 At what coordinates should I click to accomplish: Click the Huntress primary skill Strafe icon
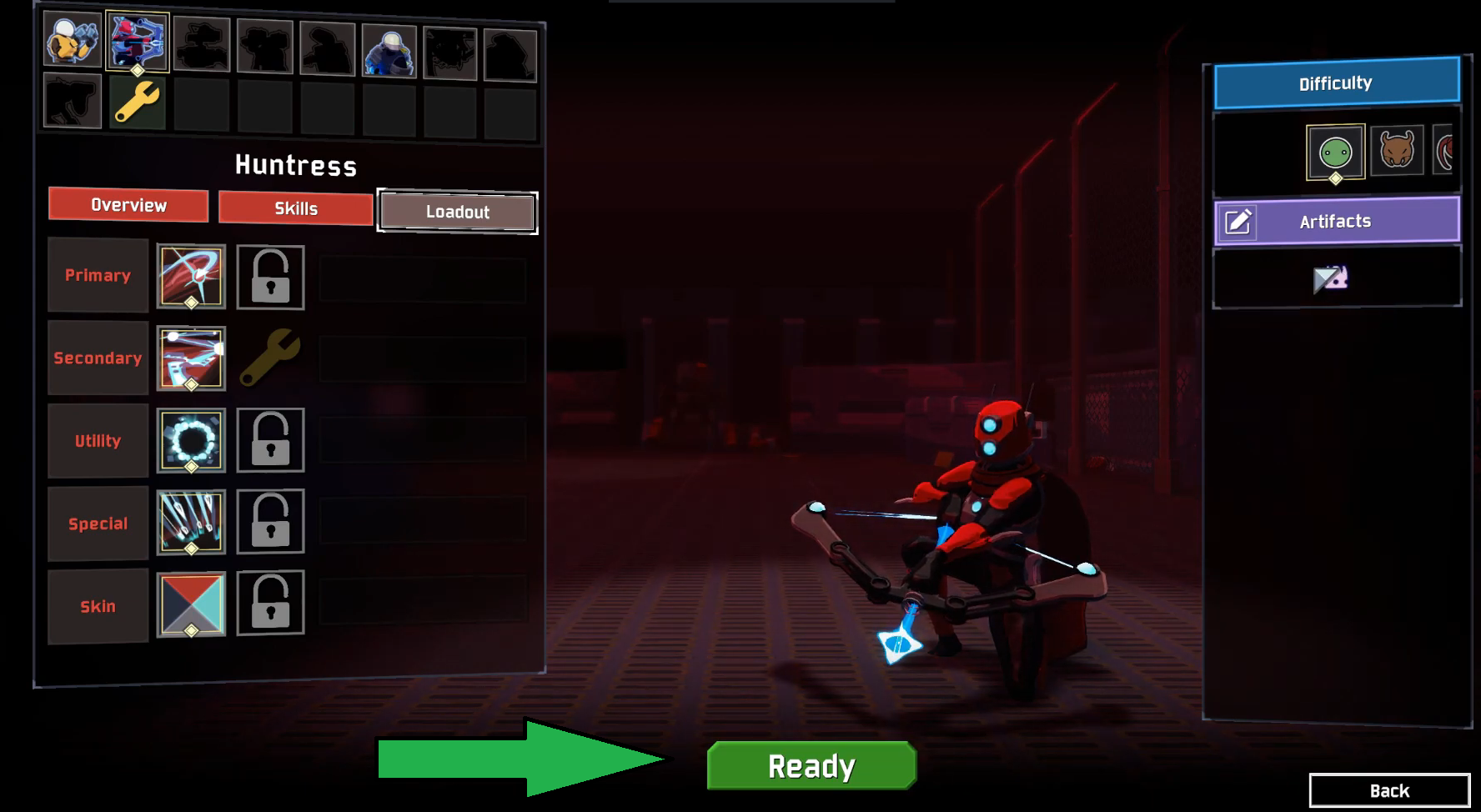[190, 276]
